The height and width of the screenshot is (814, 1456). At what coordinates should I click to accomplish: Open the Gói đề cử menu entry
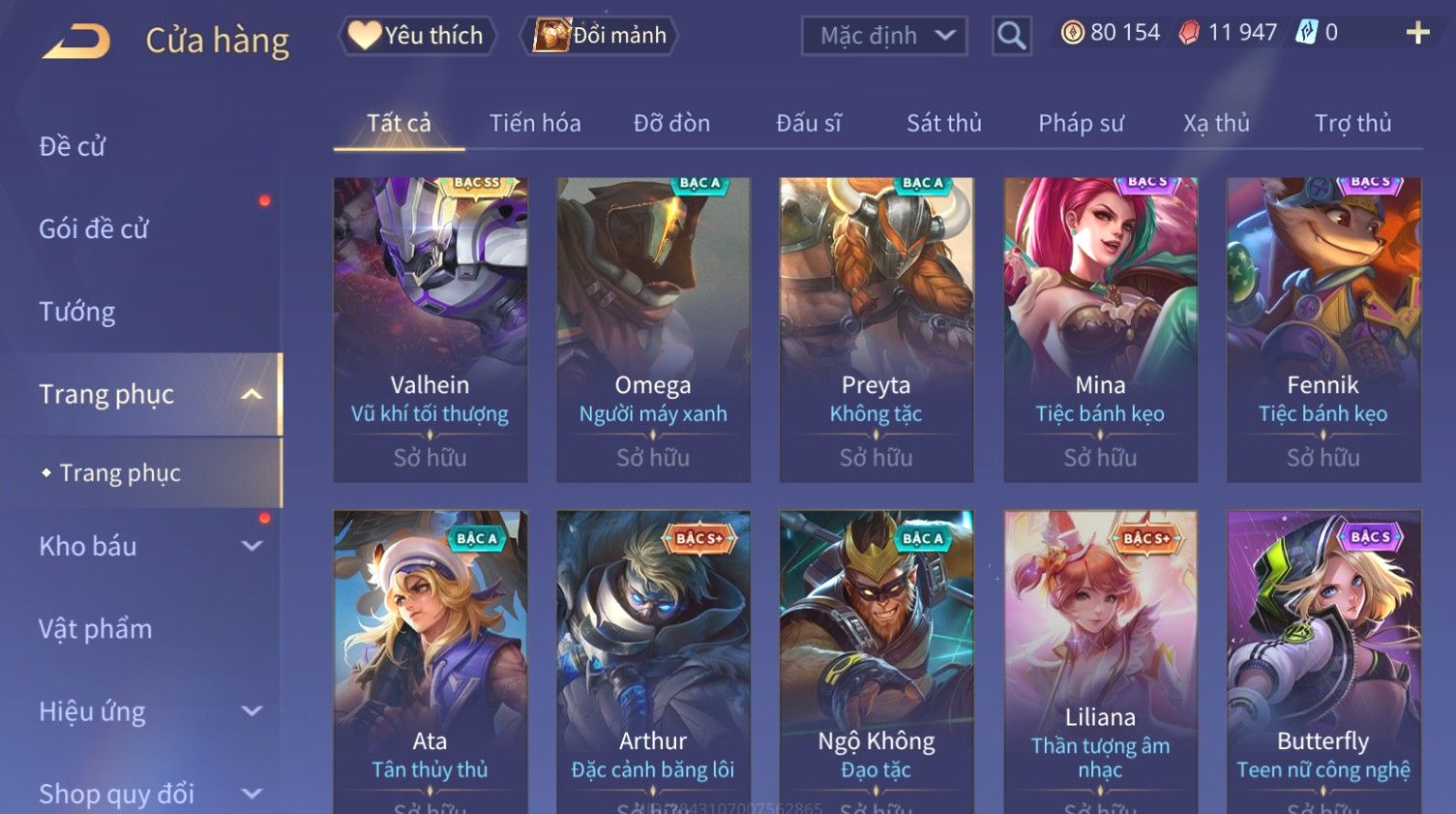click(x=94, y=229)
